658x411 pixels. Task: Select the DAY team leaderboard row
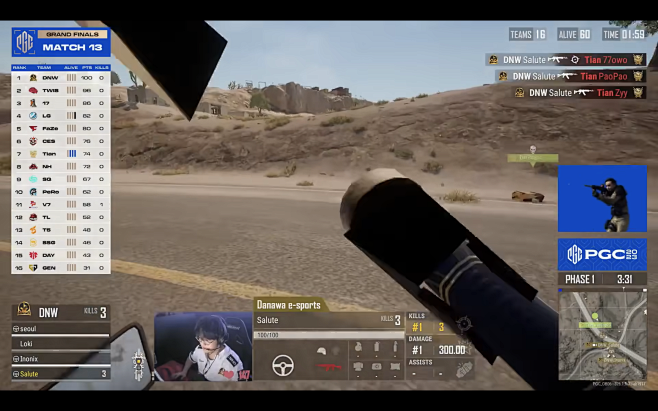pos(60,254)
